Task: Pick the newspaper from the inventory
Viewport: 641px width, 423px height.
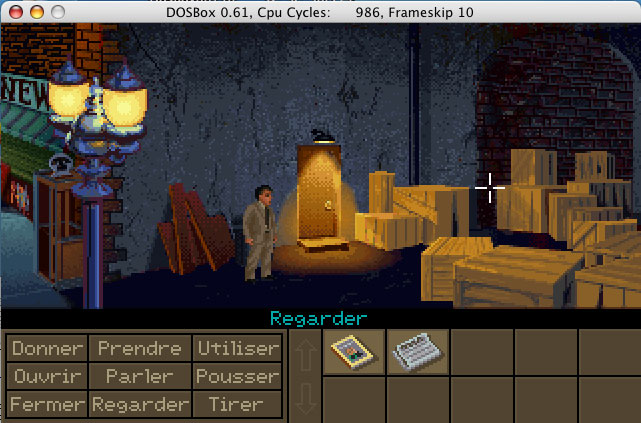Action: coord(417,352)
